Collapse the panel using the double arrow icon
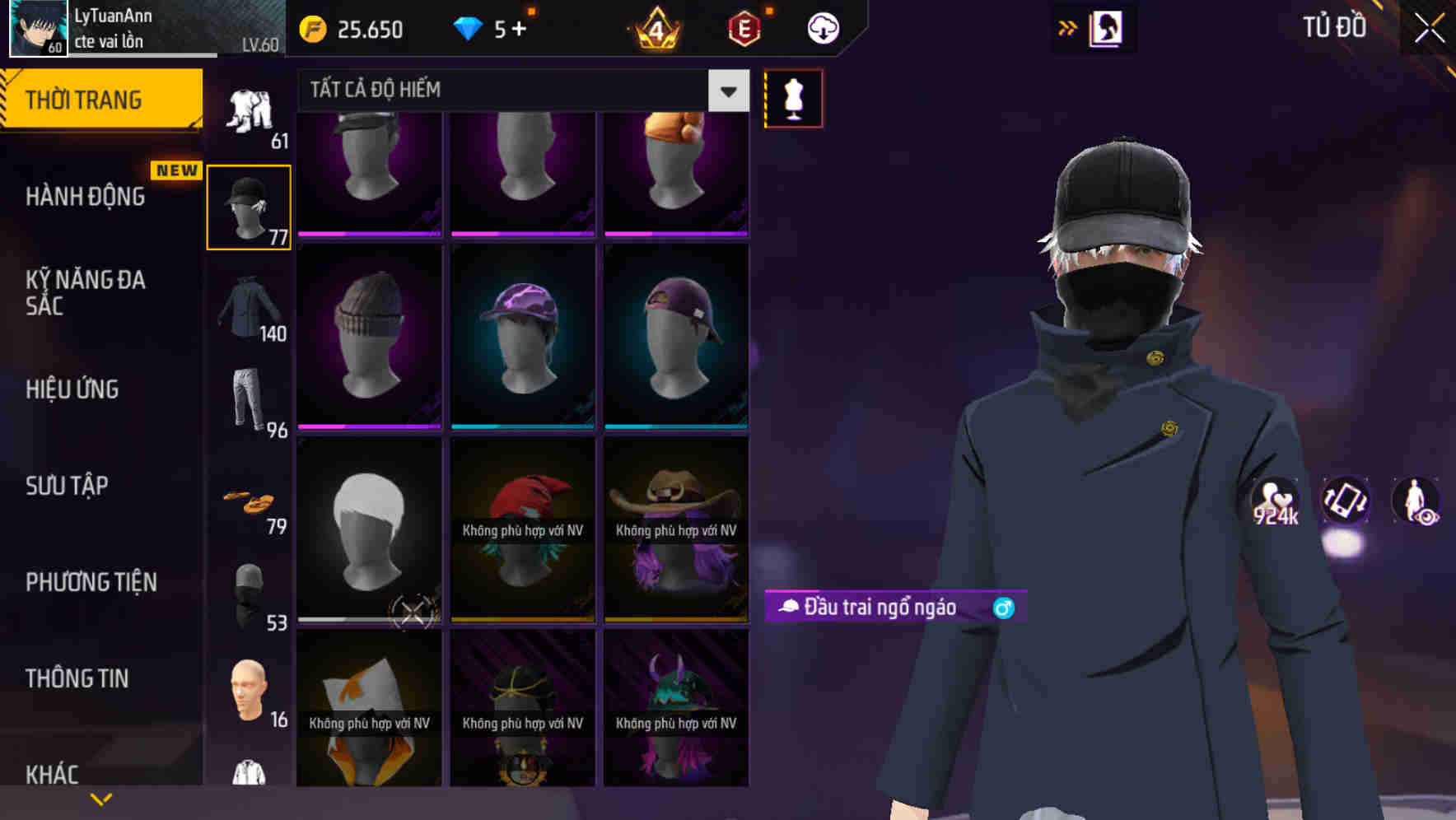This screenshot has width=1456, height=820. coord(1068,27)
